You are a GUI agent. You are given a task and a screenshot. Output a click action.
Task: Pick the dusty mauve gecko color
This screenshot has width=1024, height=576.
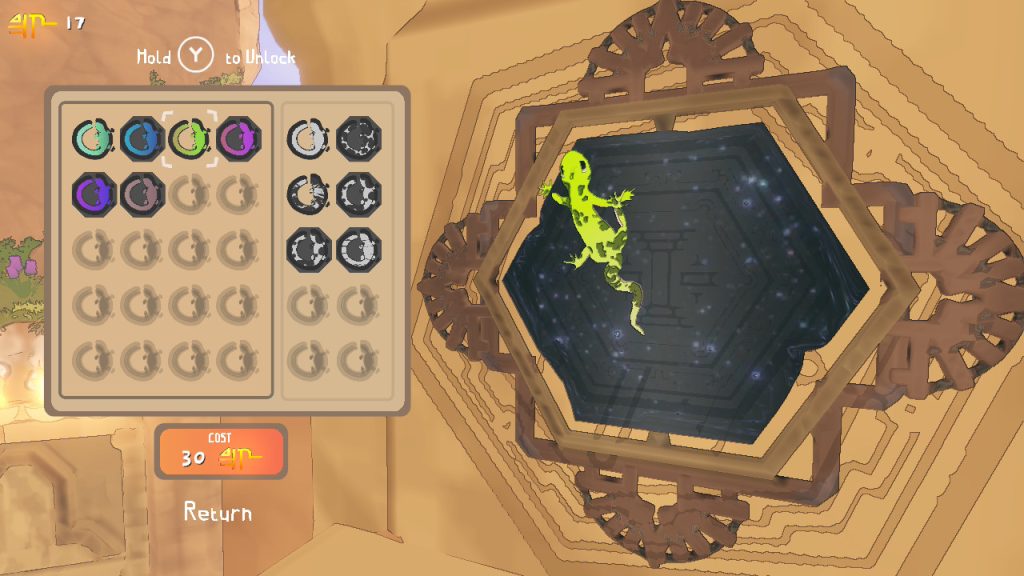pos(142,192)
